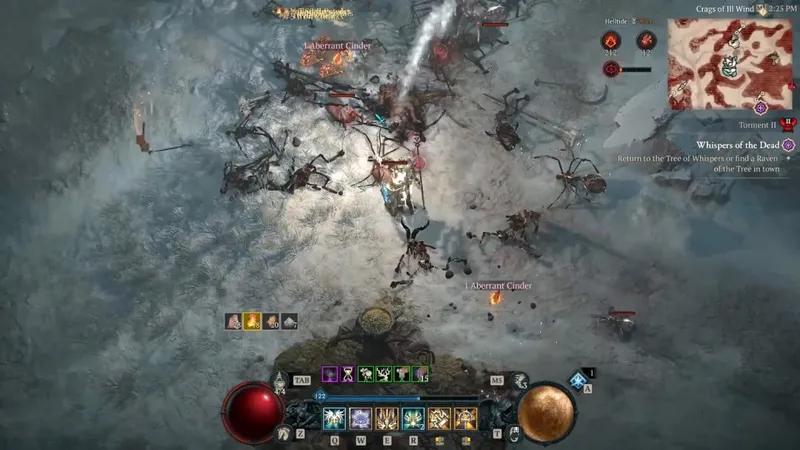Activate the fifth skill with crossed golden strikes
Image resolution: width=800 pixels, height=450 pixels.
pyautogui.click(x=439, y=418)
